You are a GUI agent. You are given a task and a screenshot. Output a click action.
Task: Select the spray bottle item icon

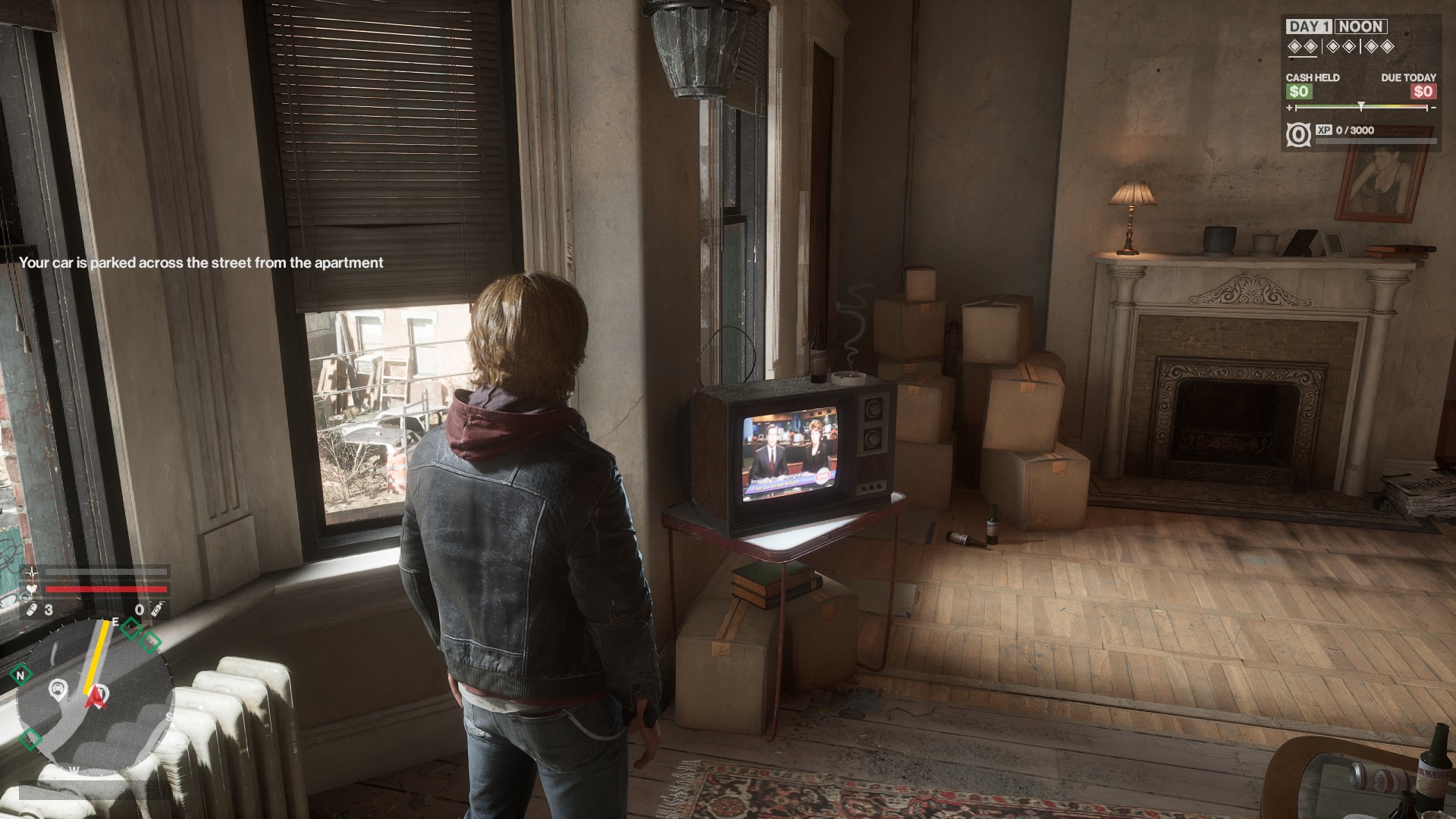pos(156,610)
